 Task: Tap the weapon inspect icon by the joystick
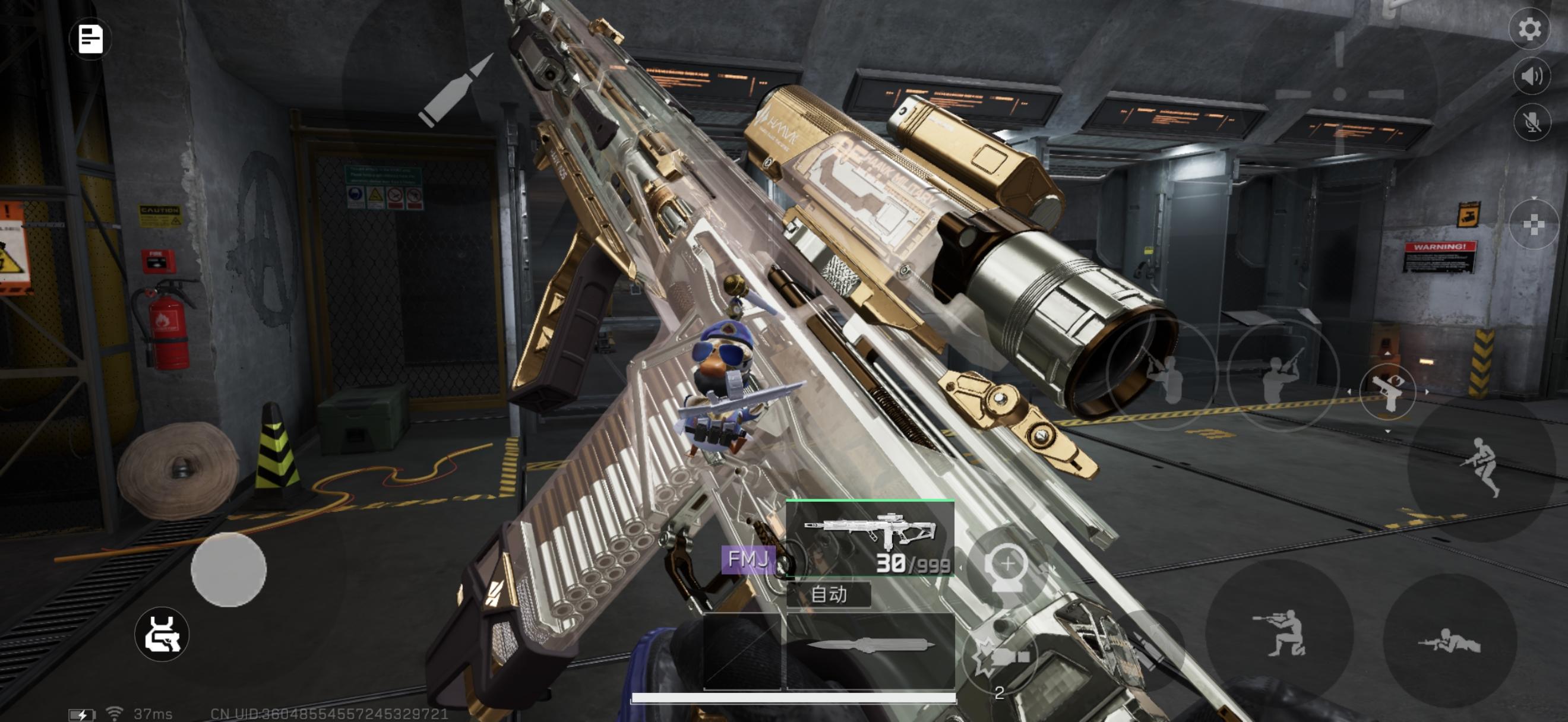162,634
